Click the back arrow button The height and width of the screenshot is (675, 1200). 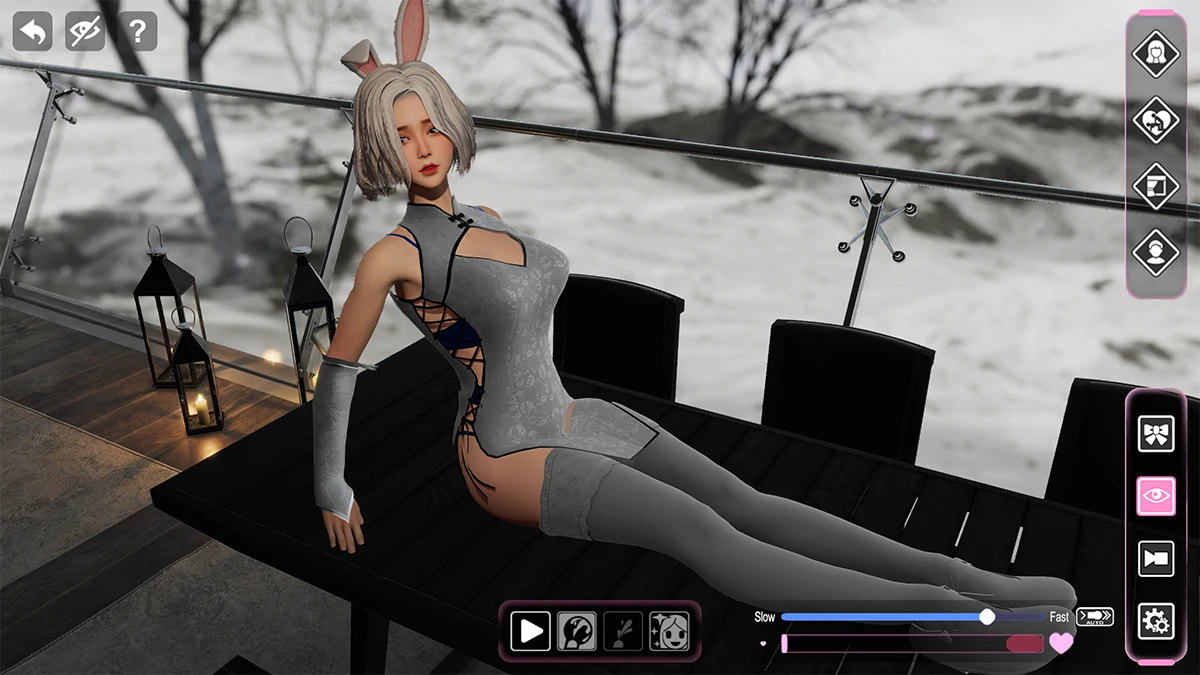pos(32,32)
